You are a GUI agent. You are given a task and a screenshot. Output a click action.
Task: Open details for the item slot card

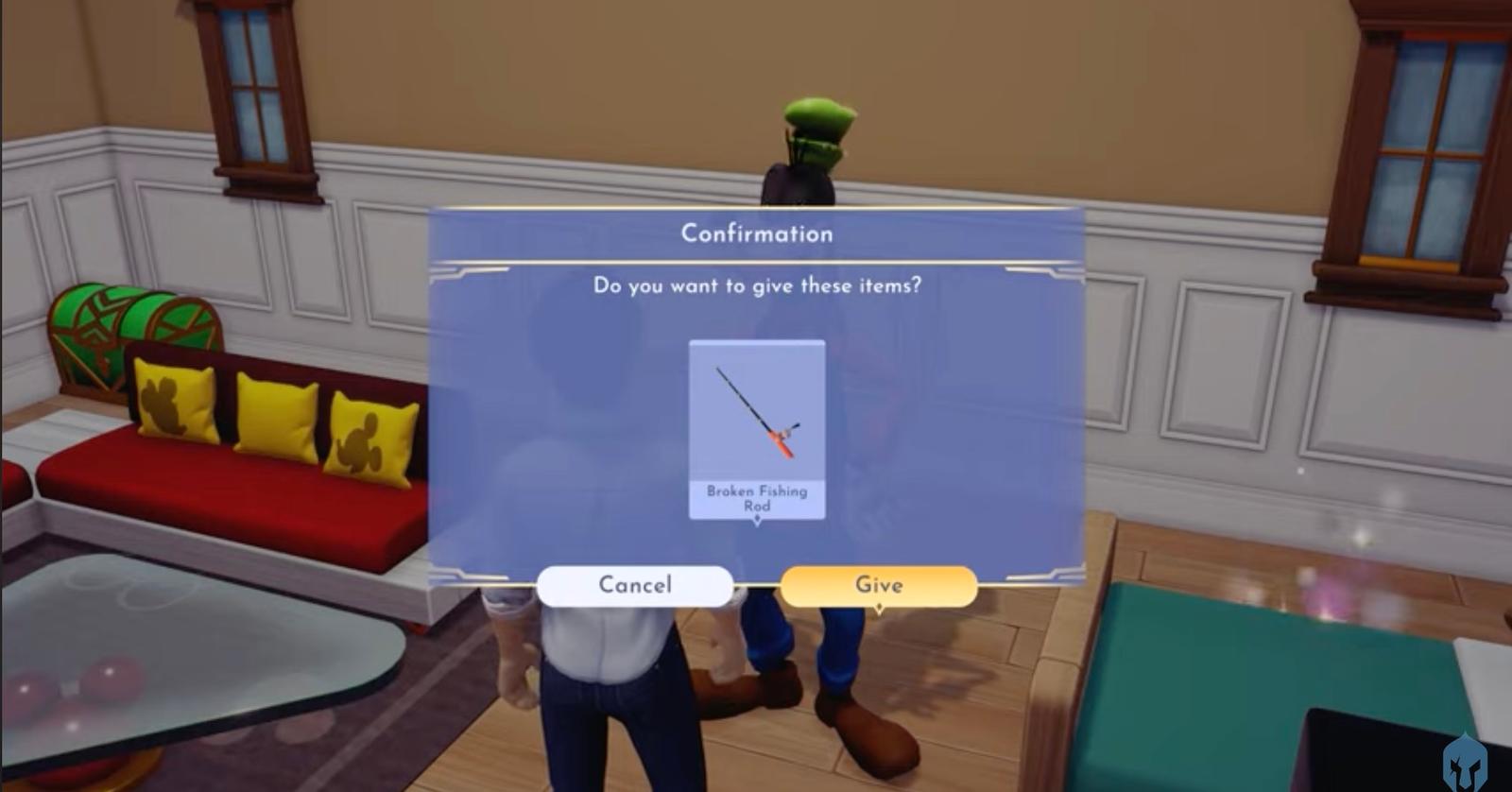(x=756, y=430)
